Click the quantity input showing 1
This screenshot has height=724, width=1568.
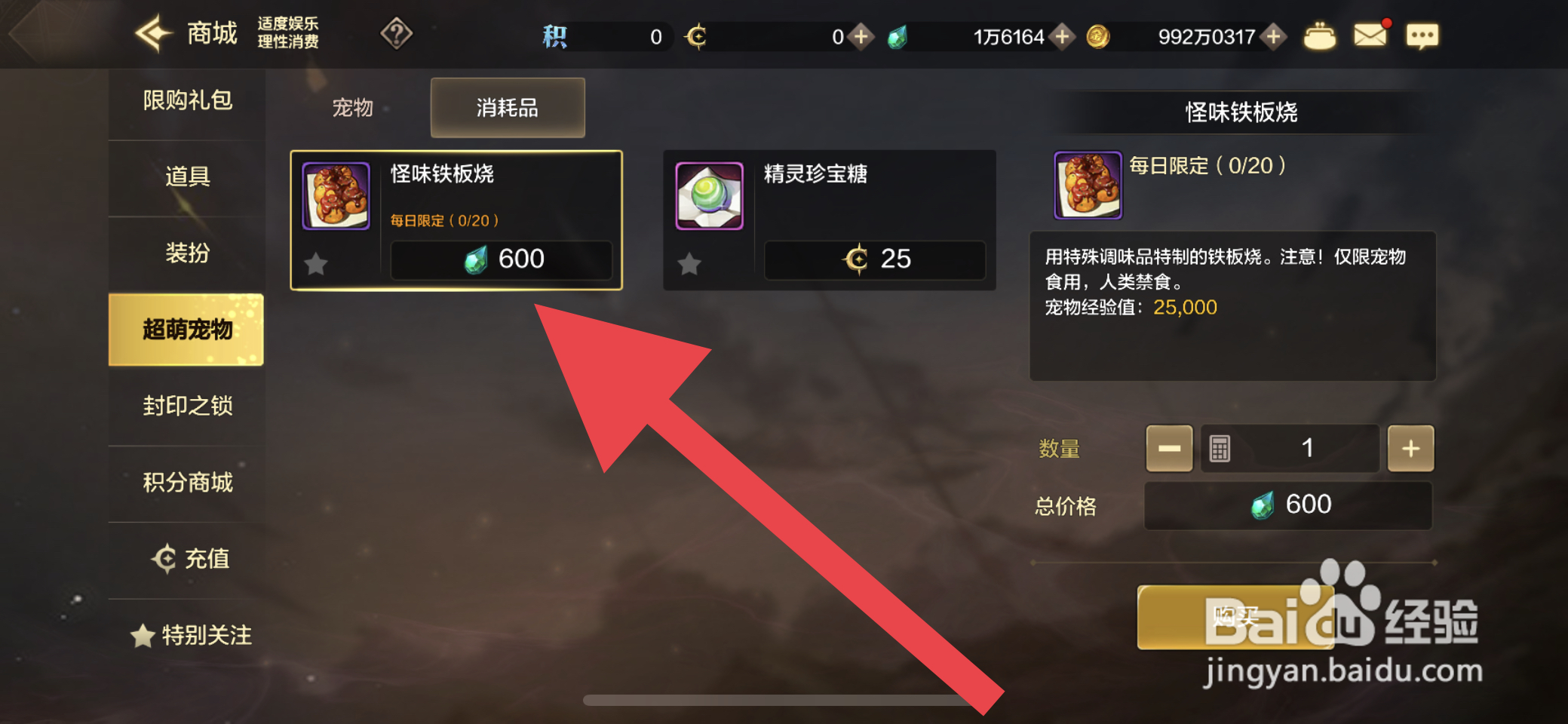pyautogui.click(x=1309, y=447)
